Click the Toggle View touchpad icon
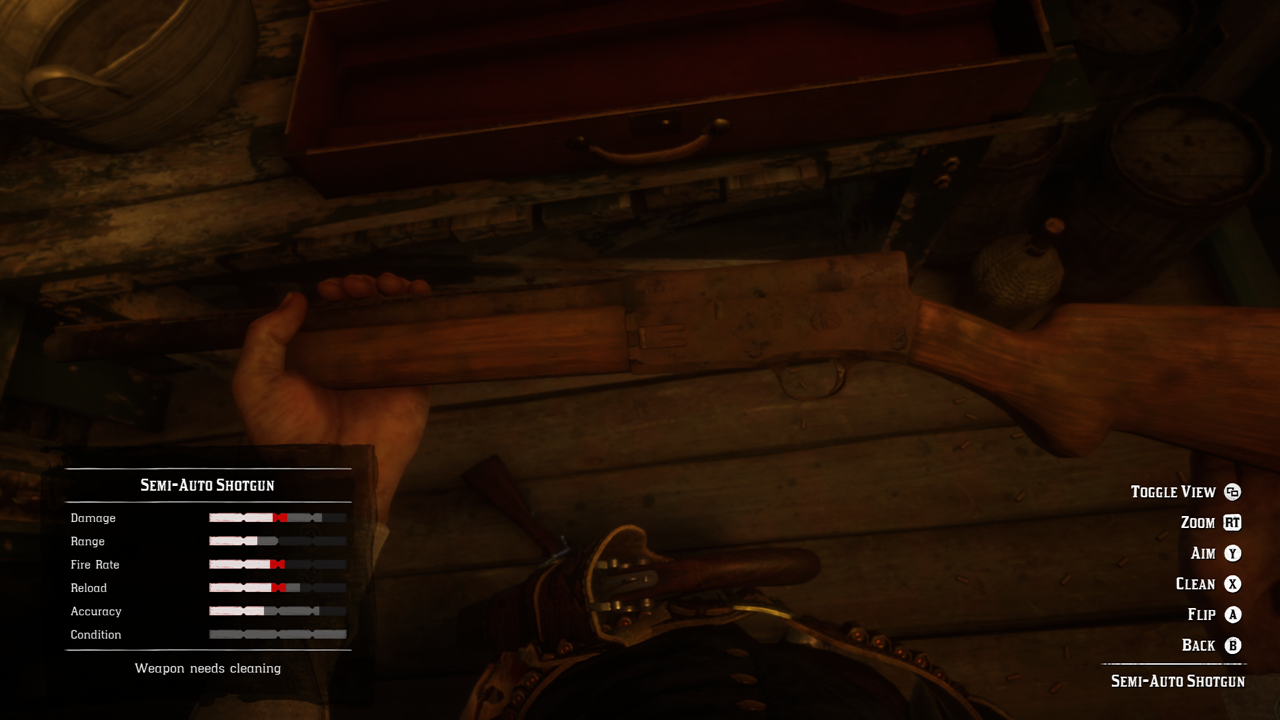The image size is (1280, 720). tap(1232, 491)
